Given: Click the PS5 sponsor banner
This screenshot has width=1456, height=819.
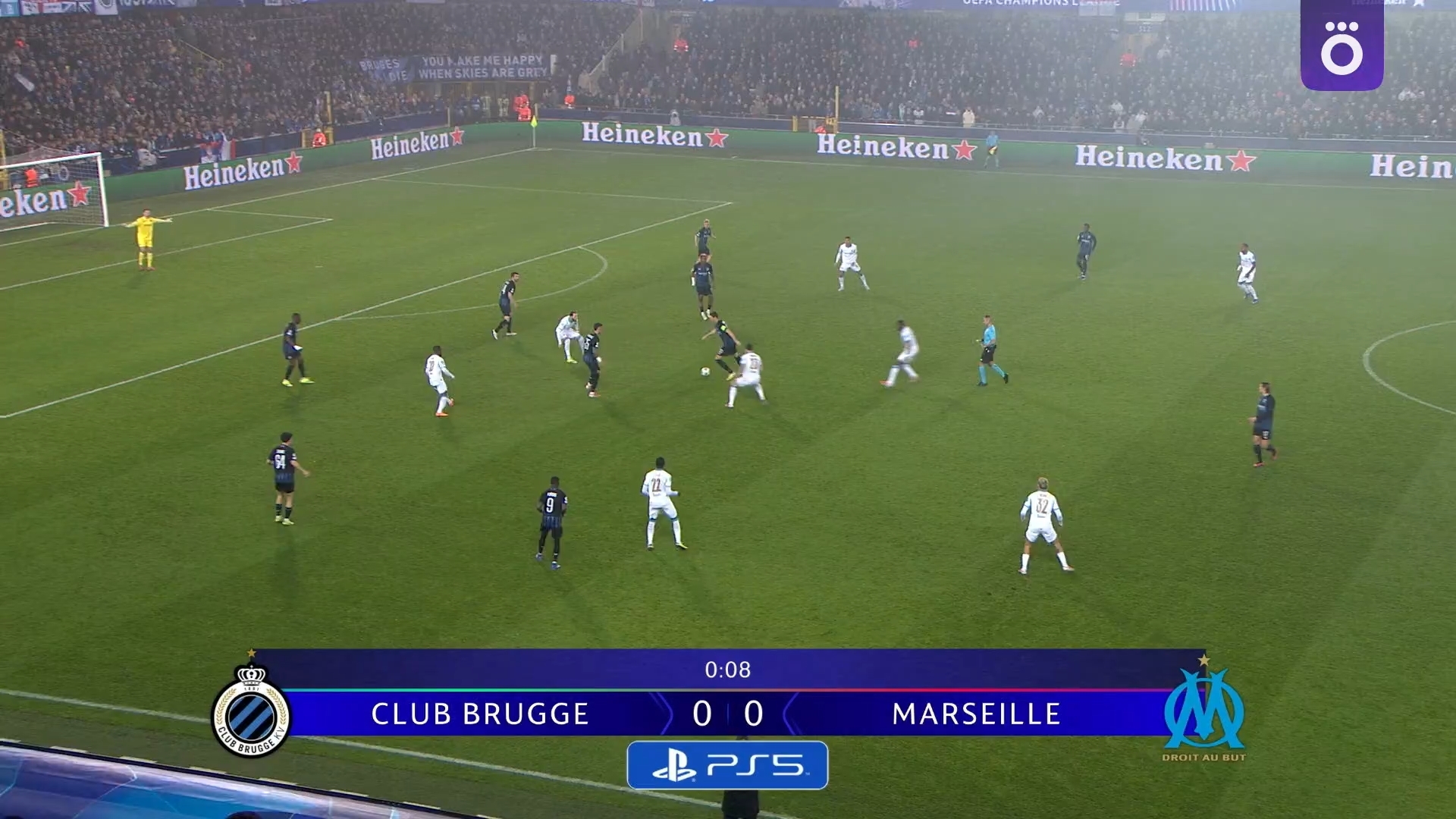Looking at the screenshot, I should pos(727,765).
